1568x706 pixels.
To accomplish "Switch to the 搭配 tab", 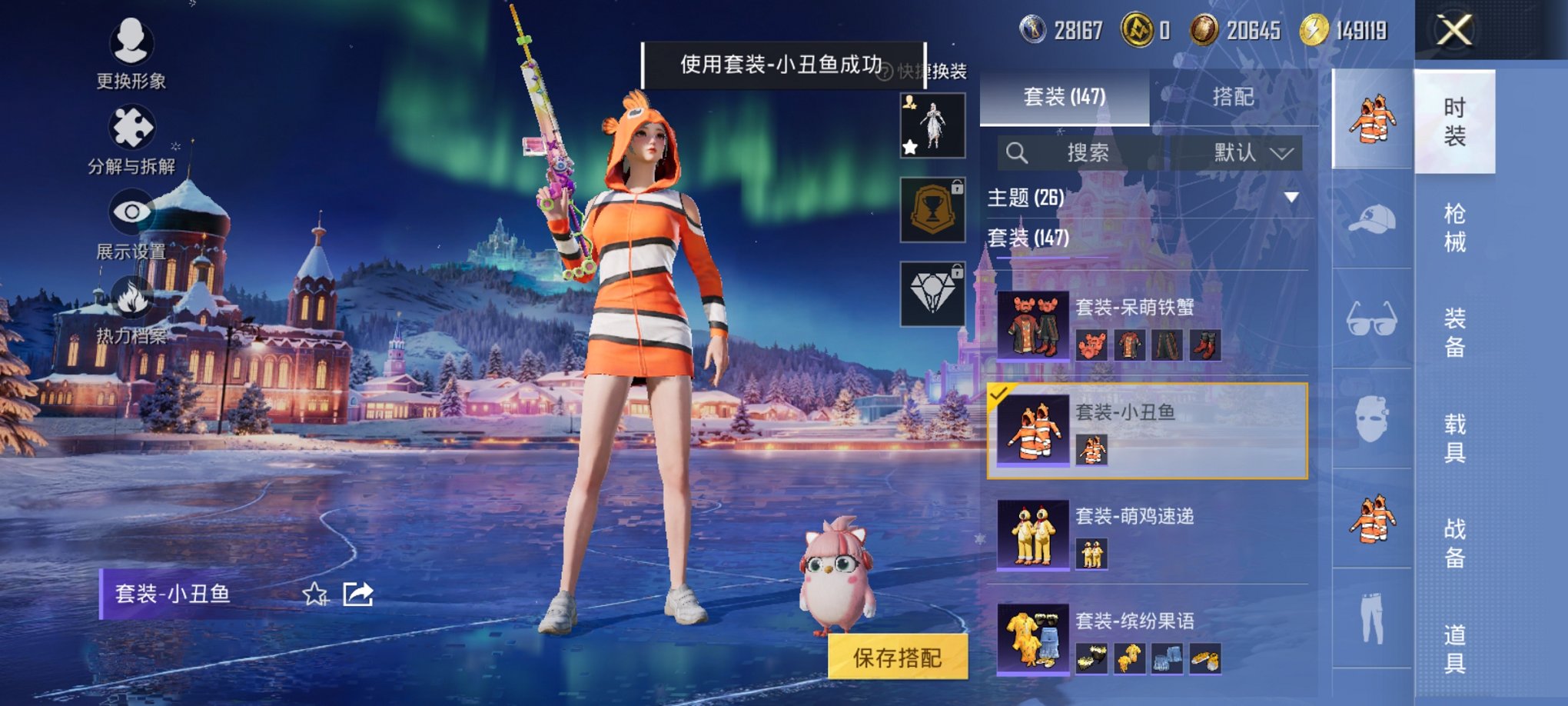I will 1234,98.
